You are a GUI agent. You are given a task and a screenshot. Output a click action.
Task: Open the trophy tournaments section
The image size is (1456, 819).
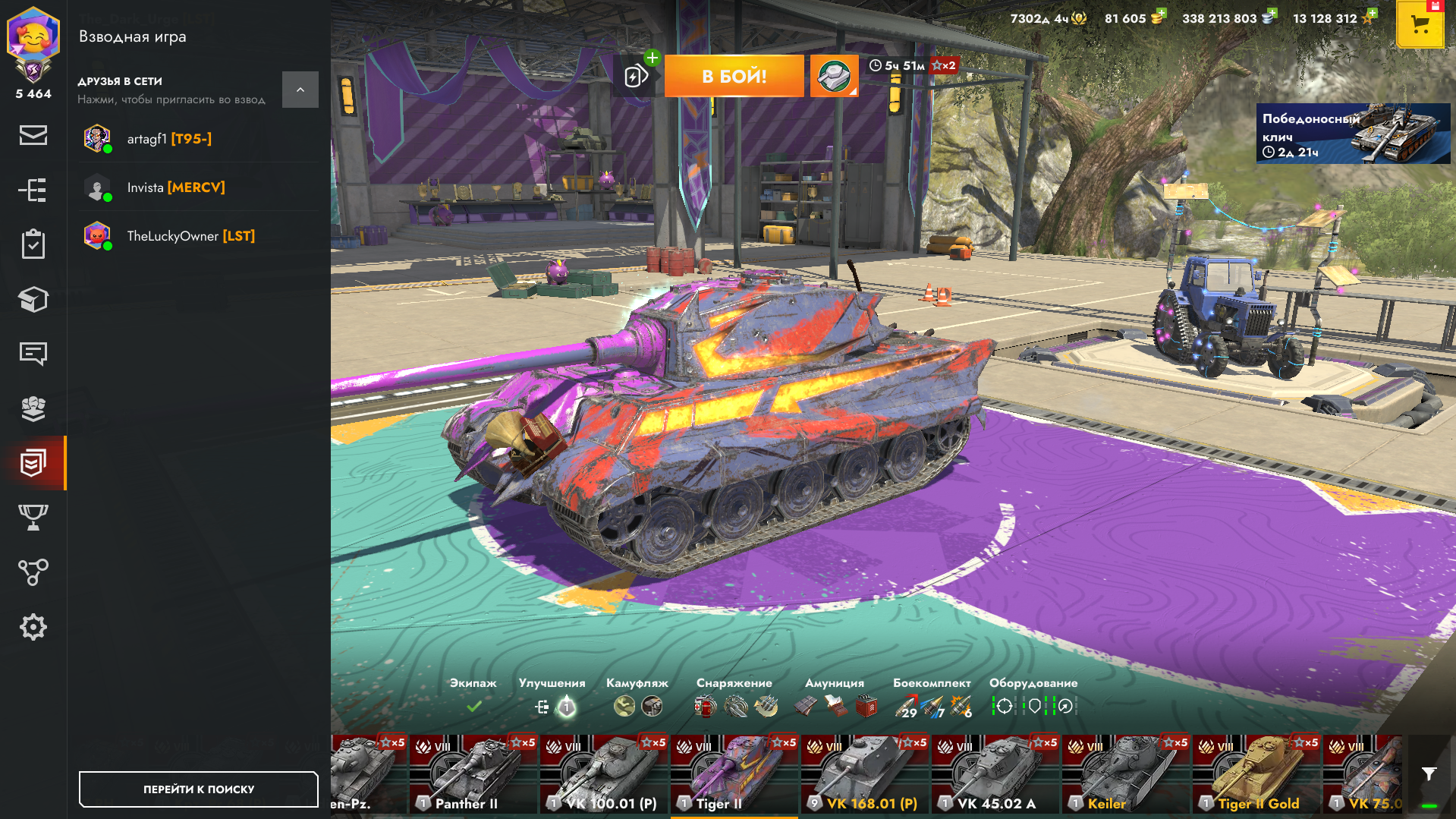(33, 518)
